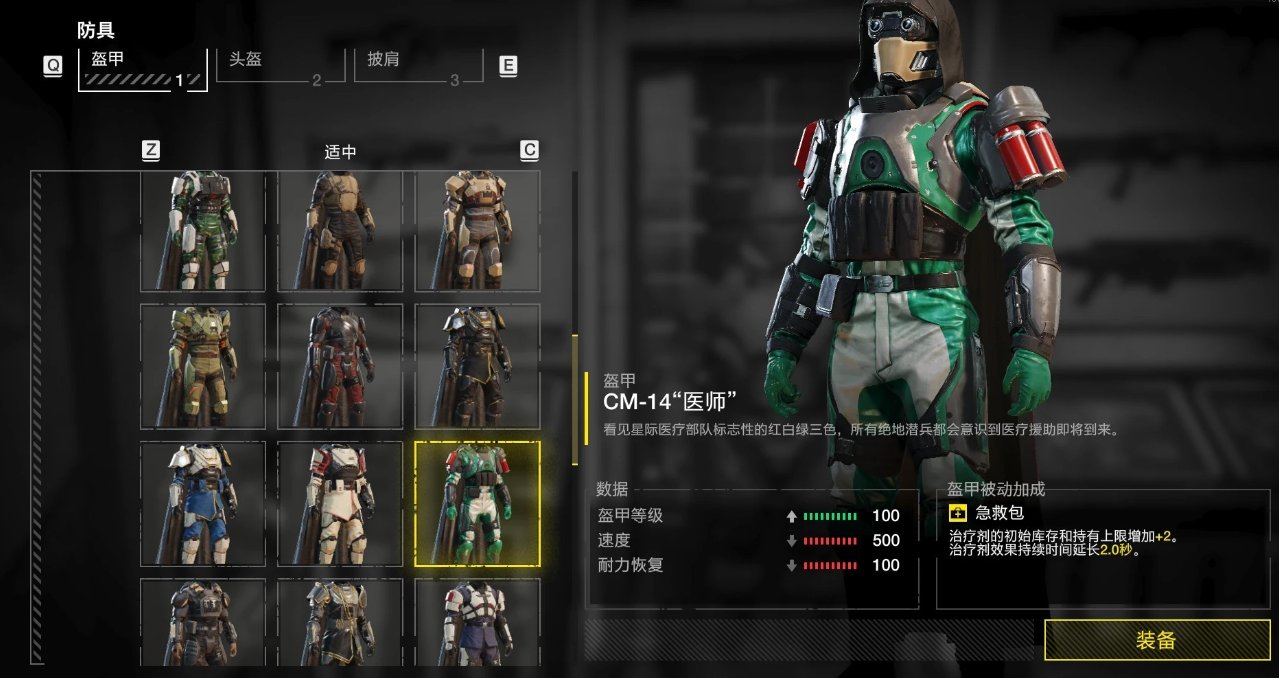This screenshot has height=678, width=1279.
Task: Equip the armor with the 装备 button
Action: (1156, 640)
